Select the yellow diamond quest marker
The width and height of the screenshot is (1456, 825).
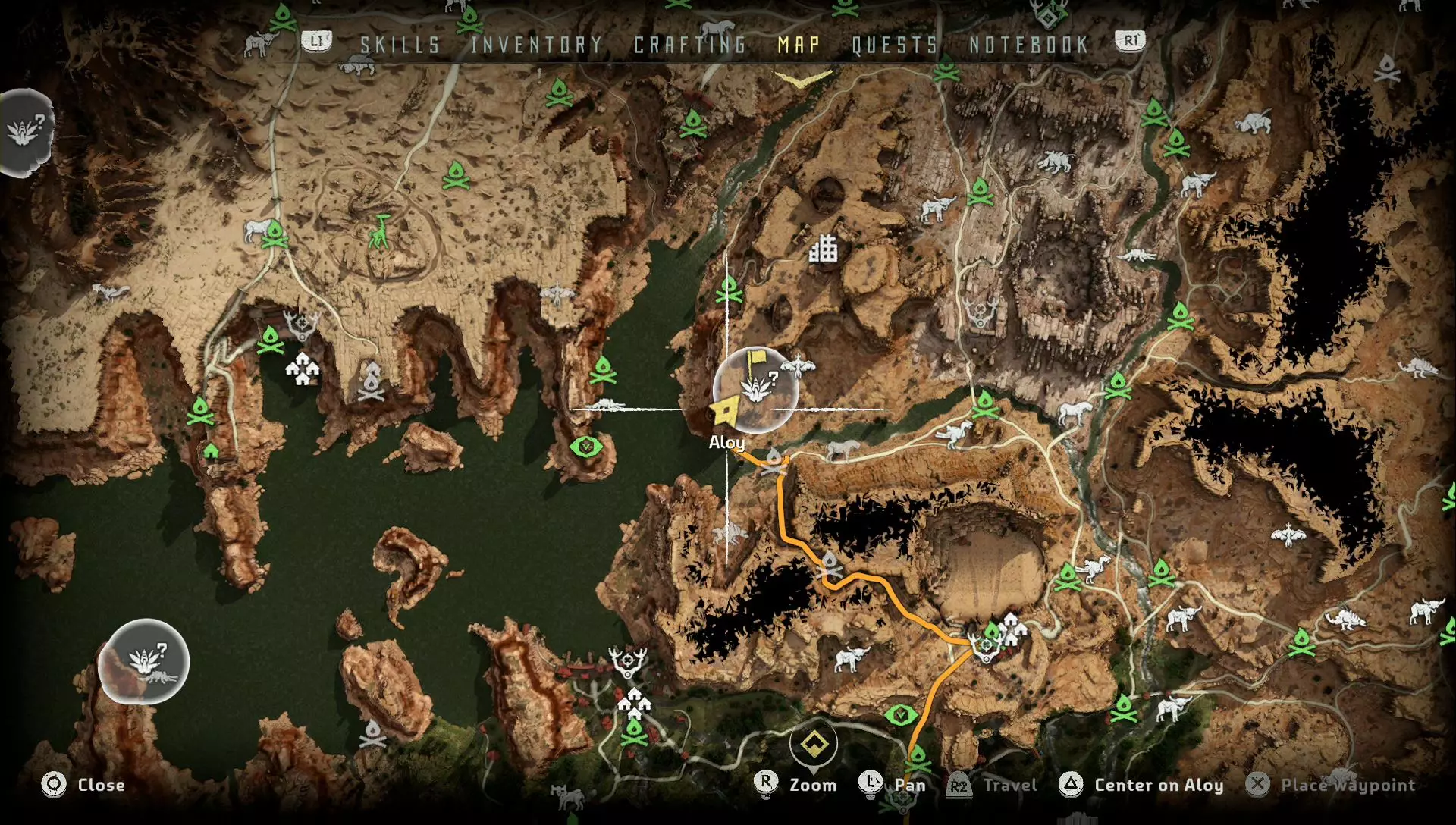coord(813,743)
